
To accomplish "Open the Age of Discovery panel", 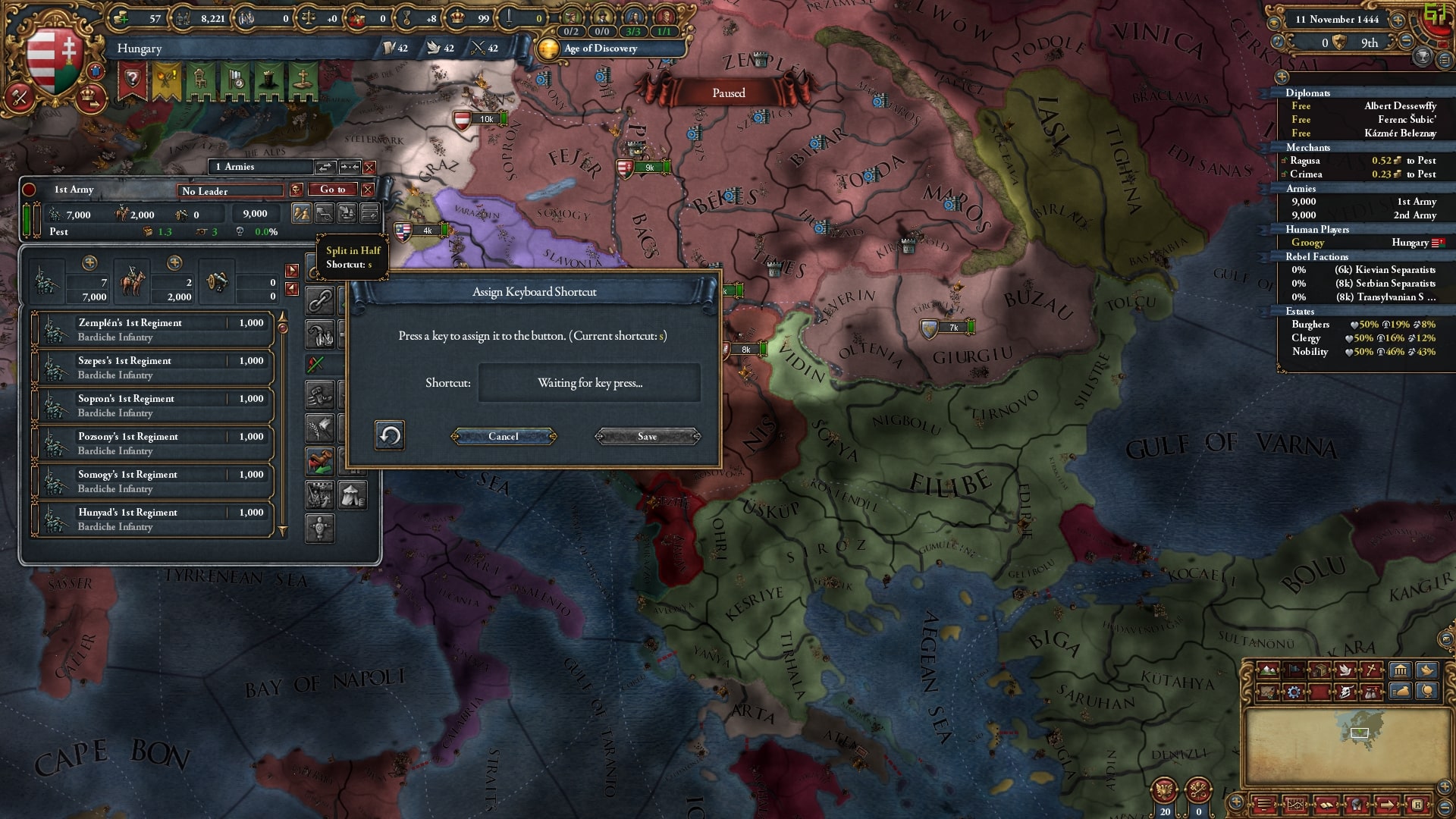I will (x=600, y=49).
